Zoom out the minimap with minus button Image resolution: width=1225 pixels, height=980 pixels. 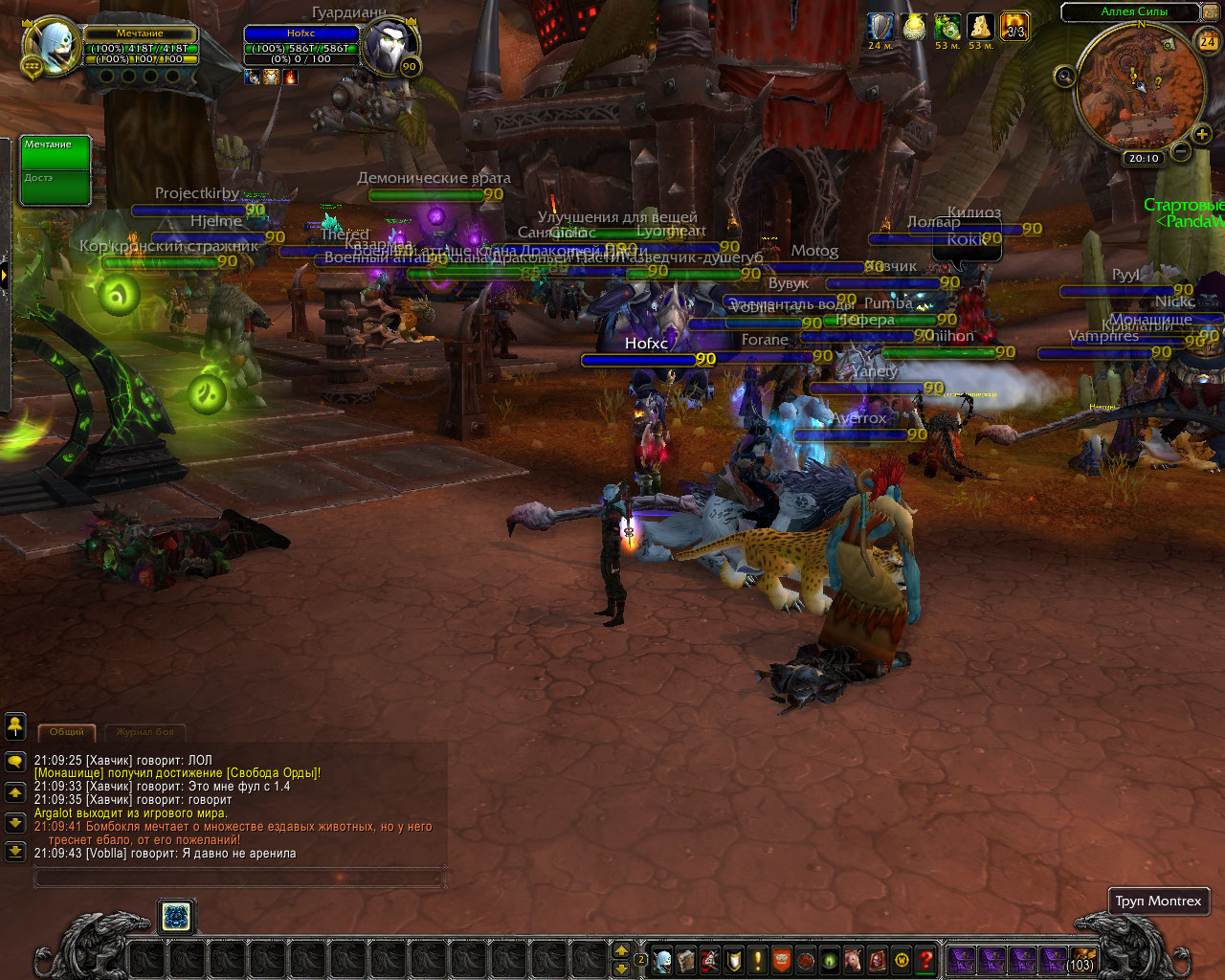pos(1181,151)
